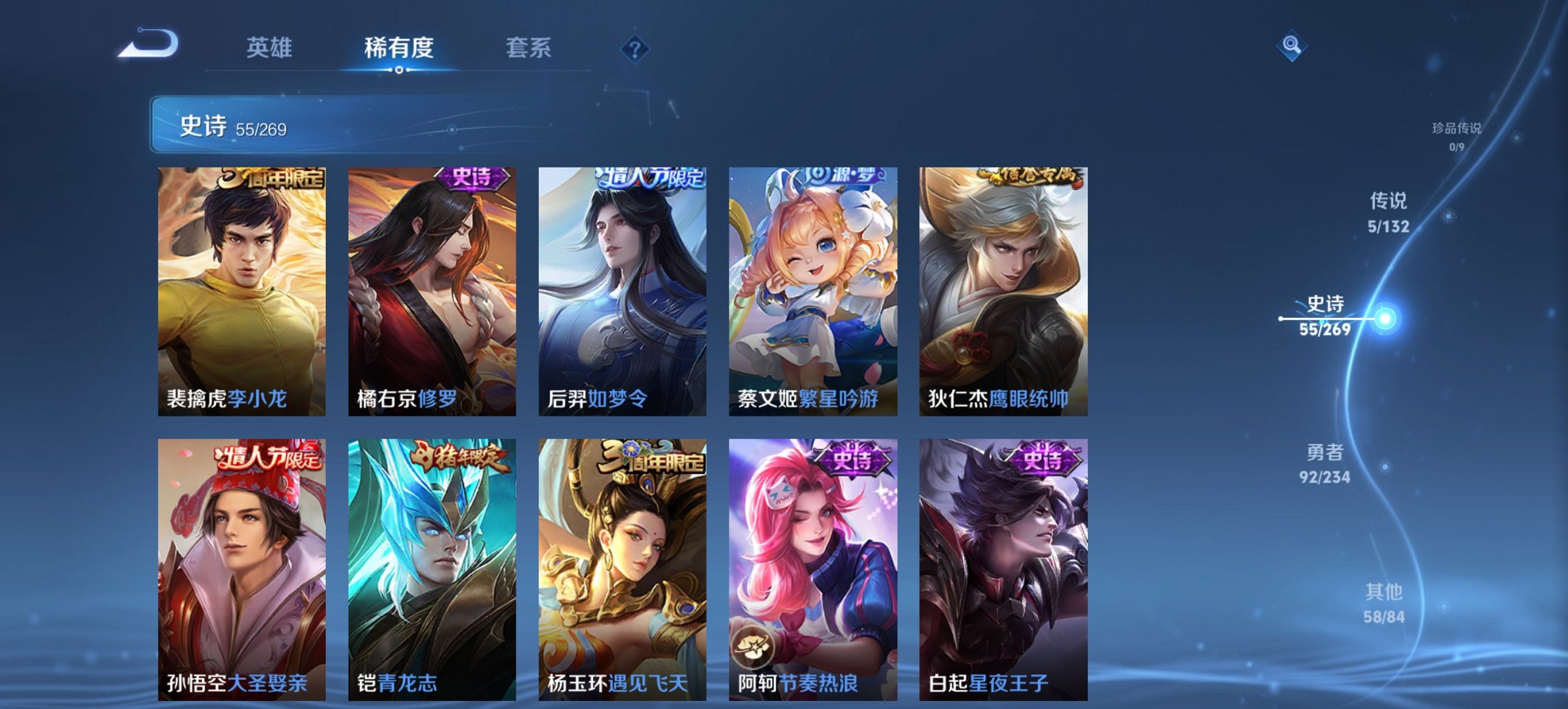Image resolution: width=1568 pixels, height=709 pixels.
Task: Click the back arrow icon top-left
Action: (x=147, y=44)
